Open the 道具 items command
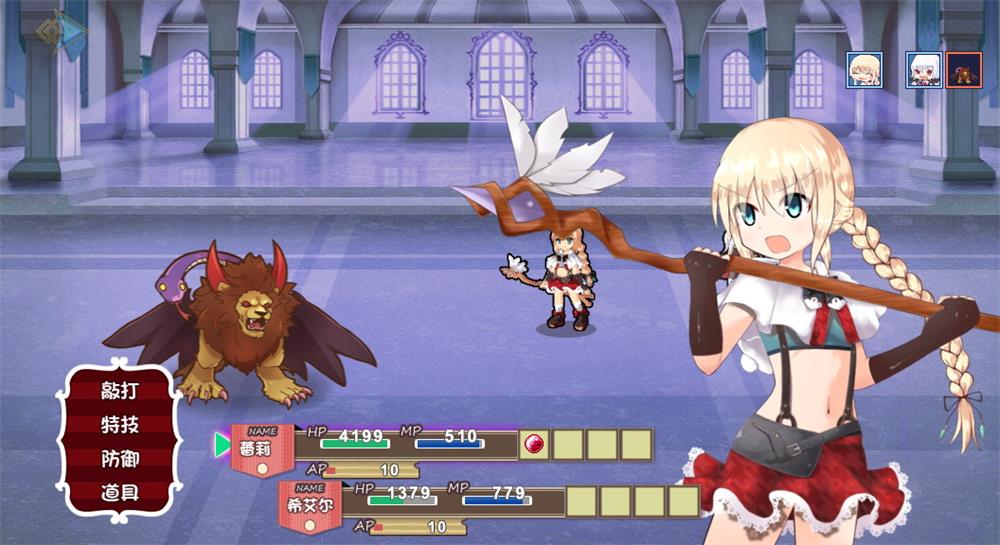Viewport: 1000px width, 545px height. click(120, 491)
